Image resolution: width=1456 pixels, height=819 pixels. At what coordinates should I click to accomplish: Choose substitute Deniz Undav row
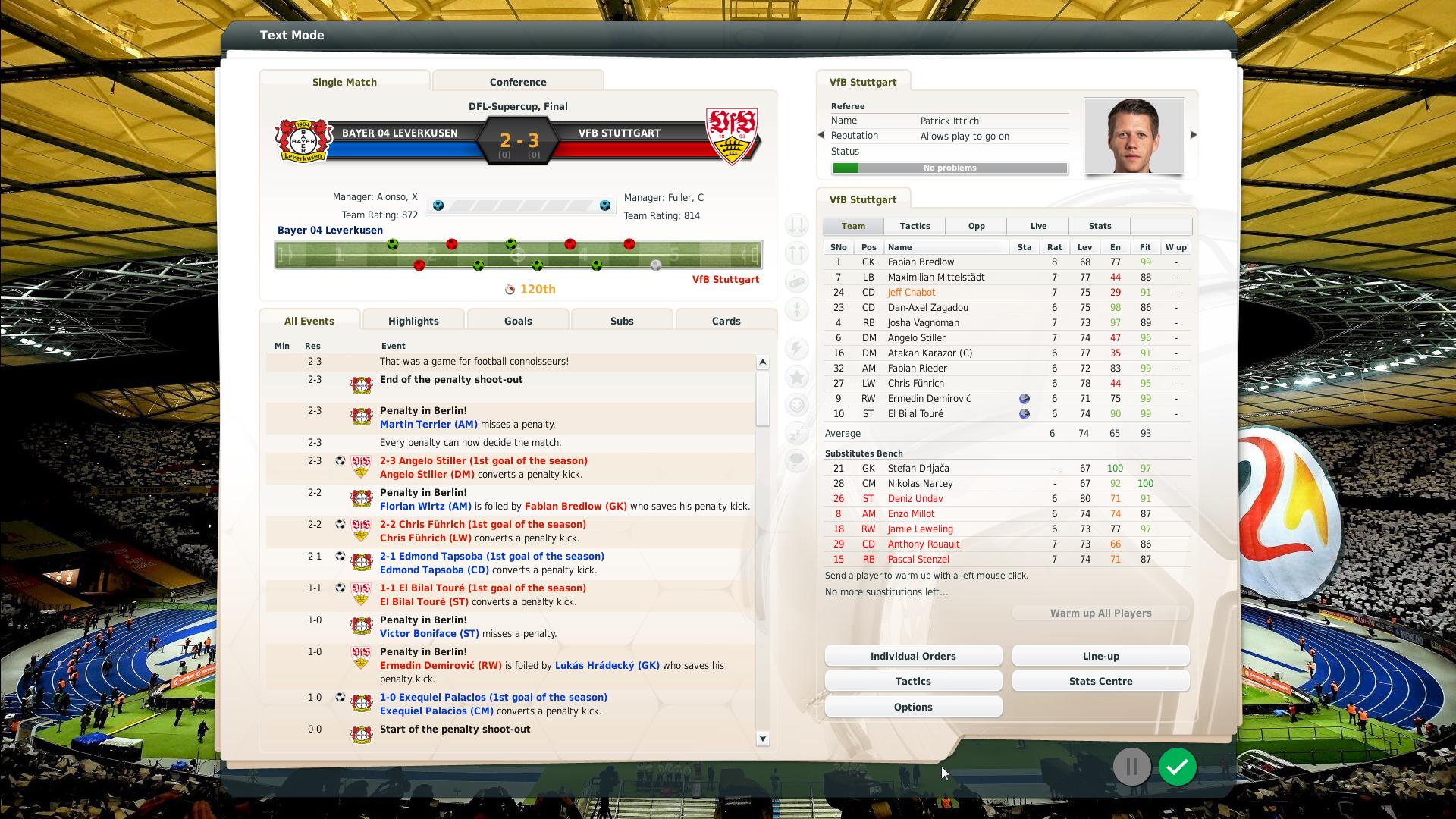[x=915, y=499]
